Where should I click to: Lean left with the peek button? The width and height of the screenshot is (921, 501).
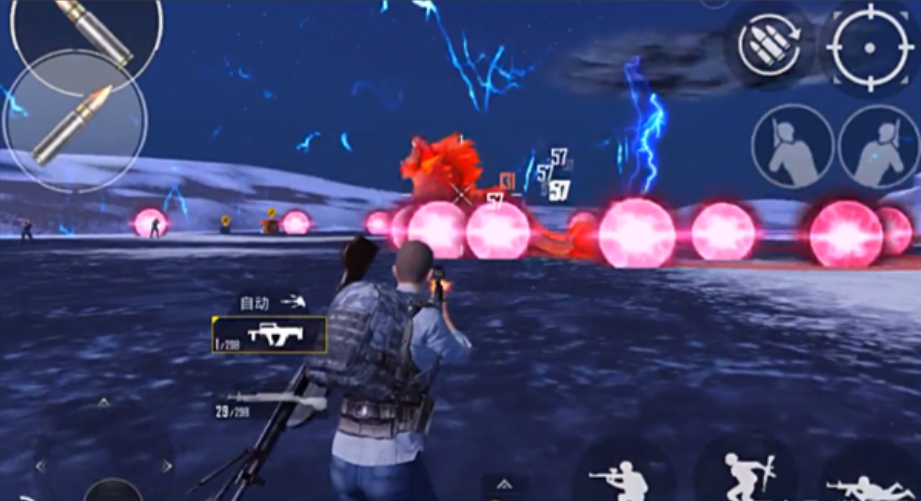pyautogui.click(x=792, y=147)
